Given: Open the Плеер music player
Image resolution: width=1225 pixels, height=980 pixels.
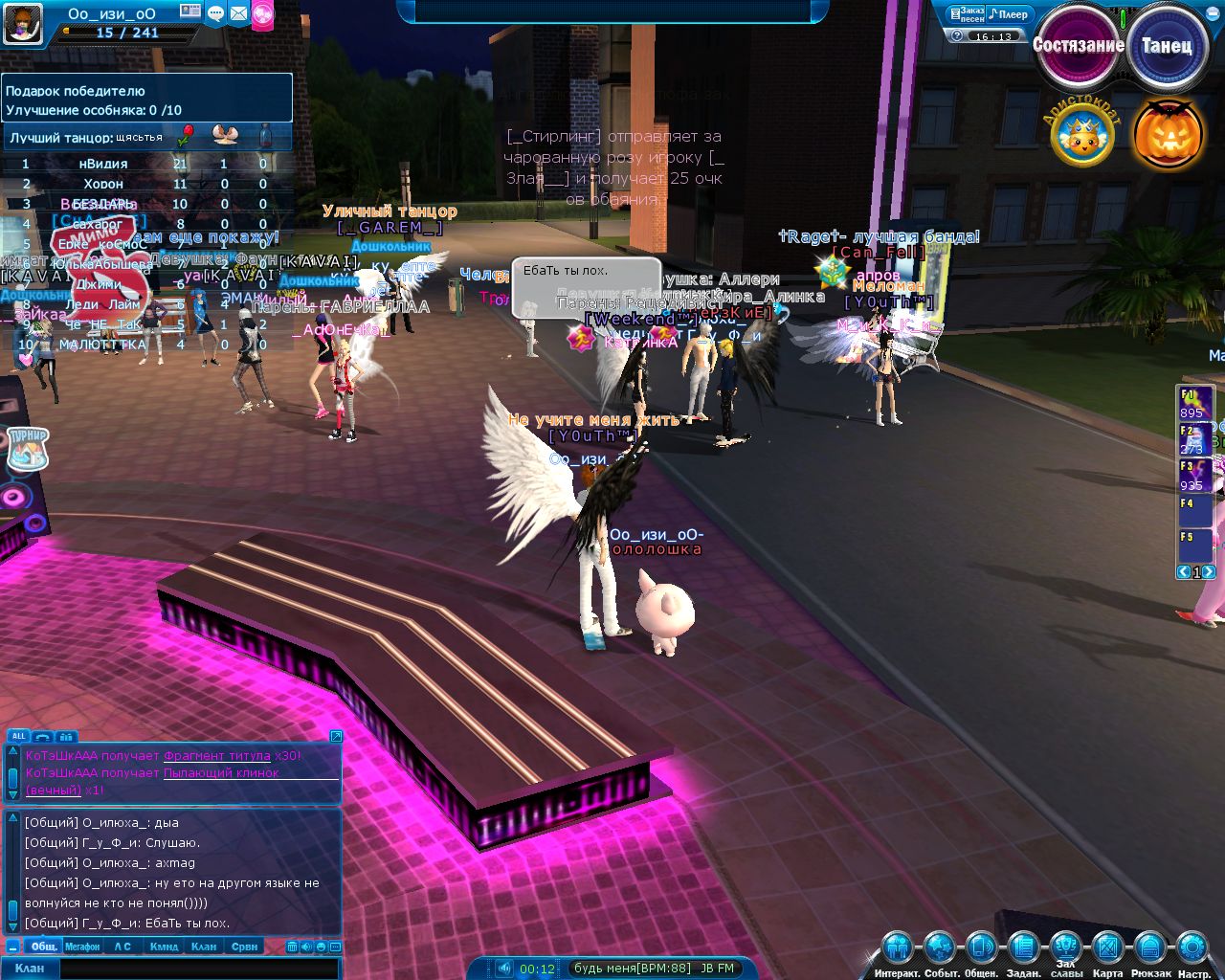Looking at the screenshot, I should pyautogui.click(x=1009, y=14).
